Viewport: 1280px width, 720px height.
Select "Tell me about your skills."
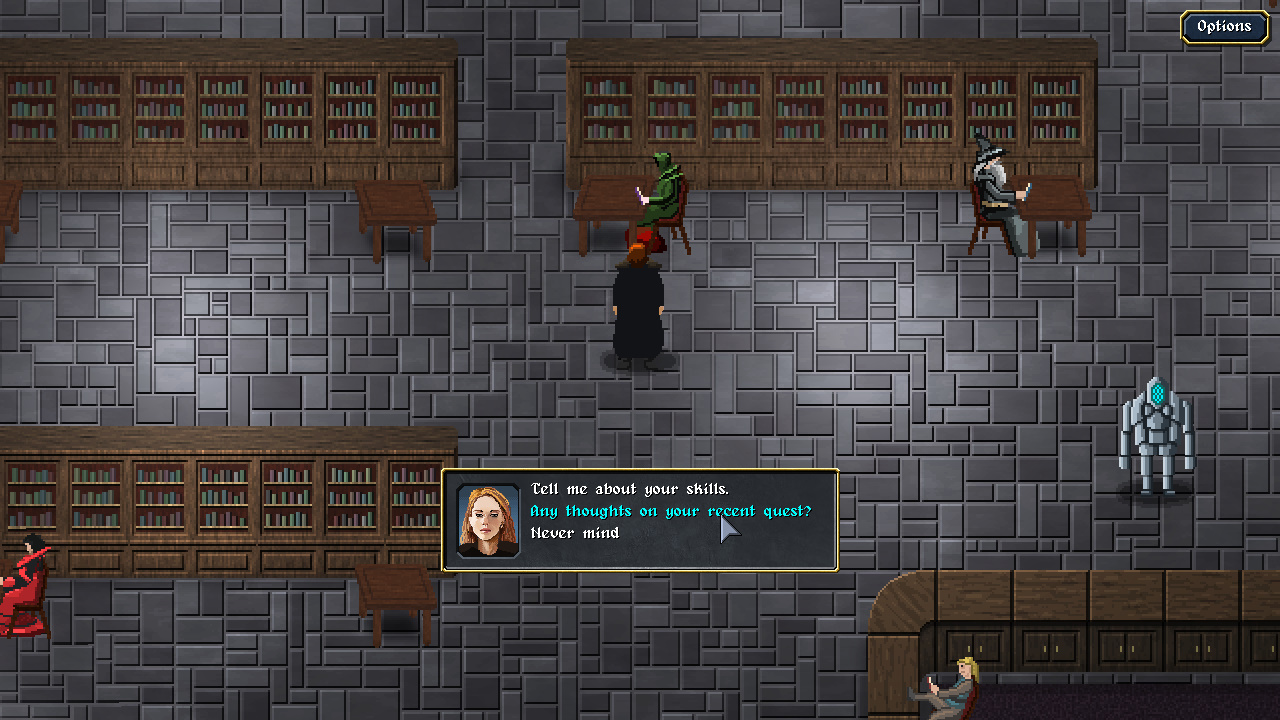coord(629,489)
